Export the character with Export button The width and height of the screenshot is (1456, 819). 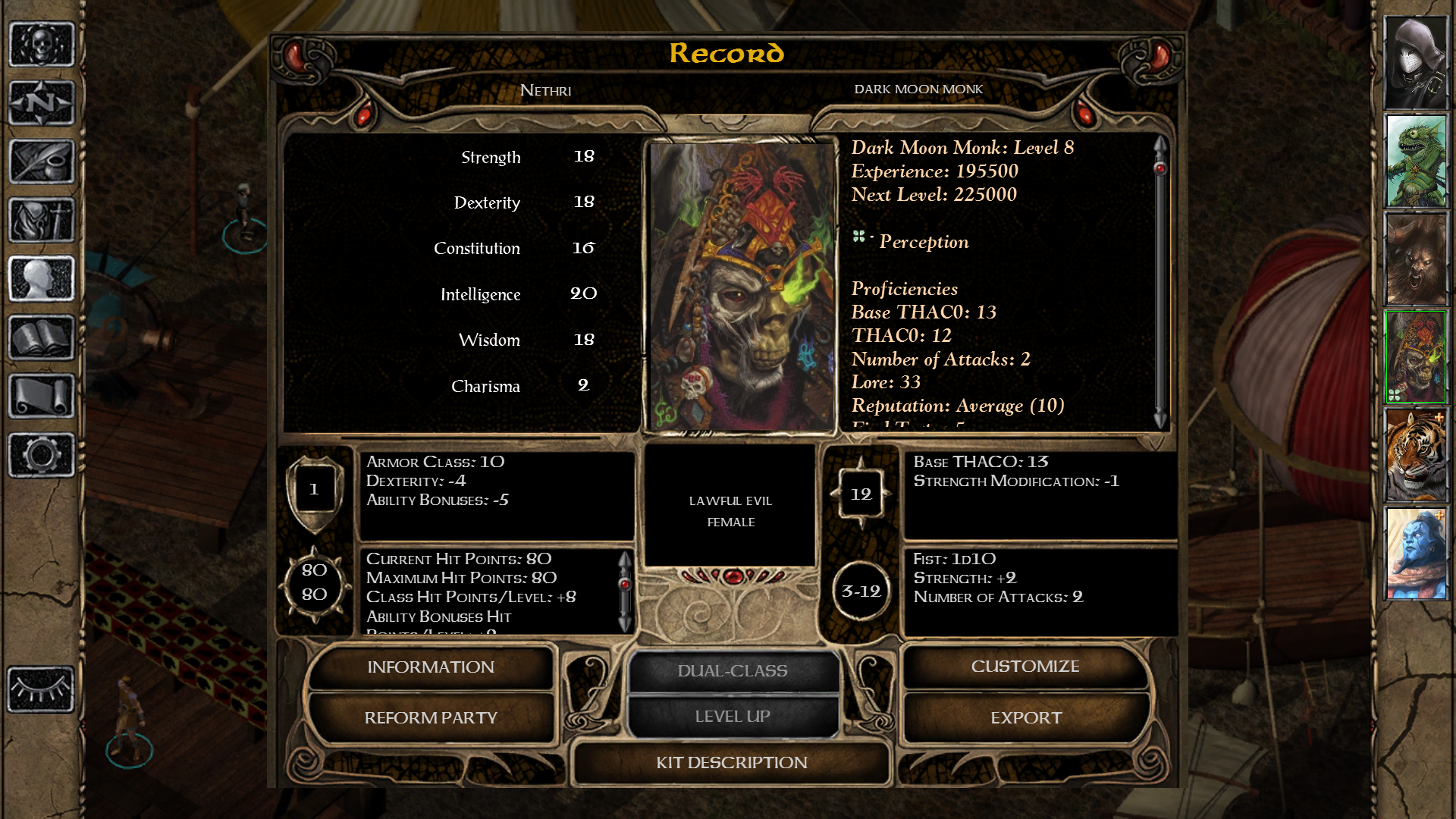(1025, 717)
